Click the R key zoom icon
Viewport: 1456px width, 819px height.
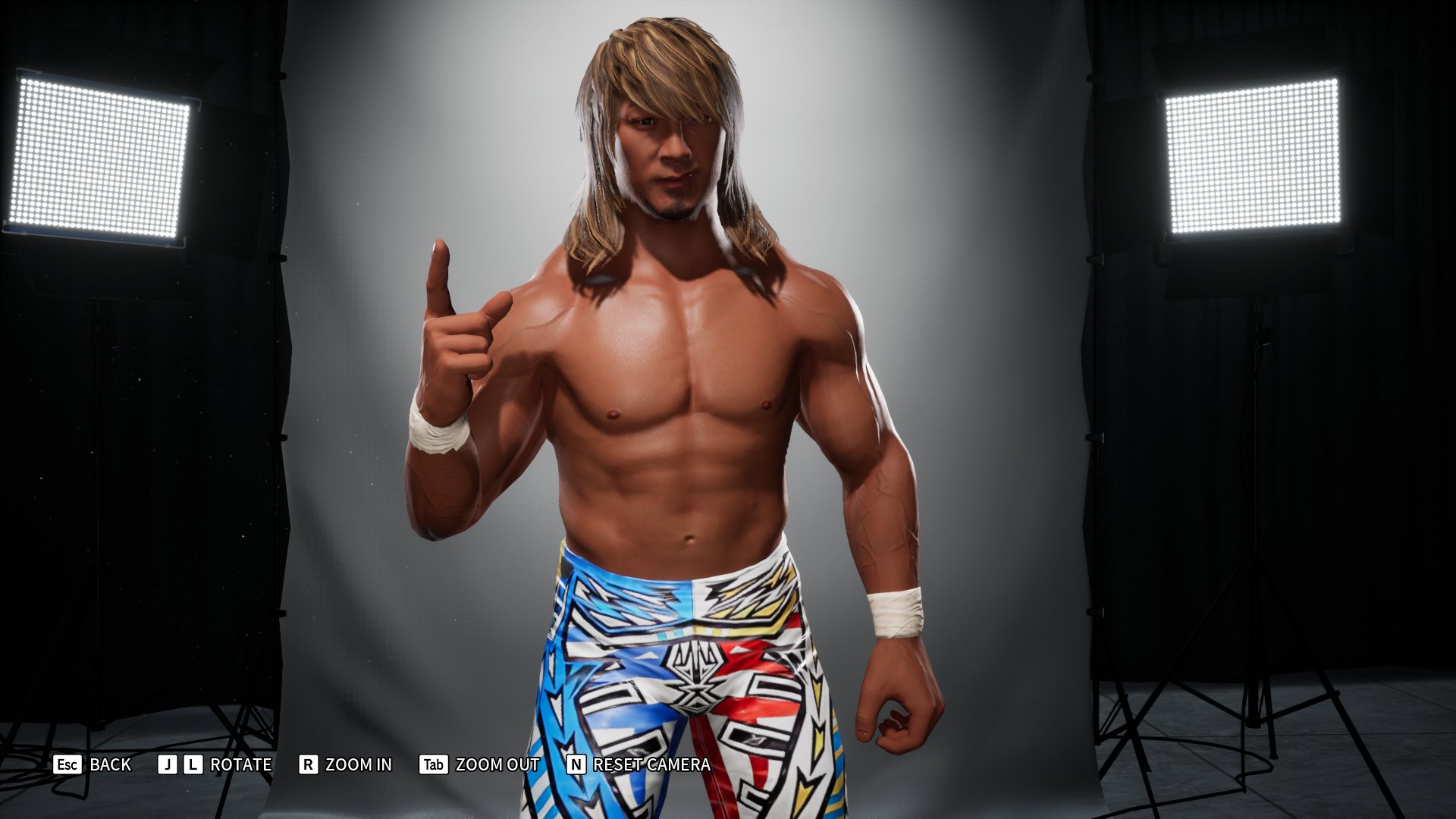308,765
